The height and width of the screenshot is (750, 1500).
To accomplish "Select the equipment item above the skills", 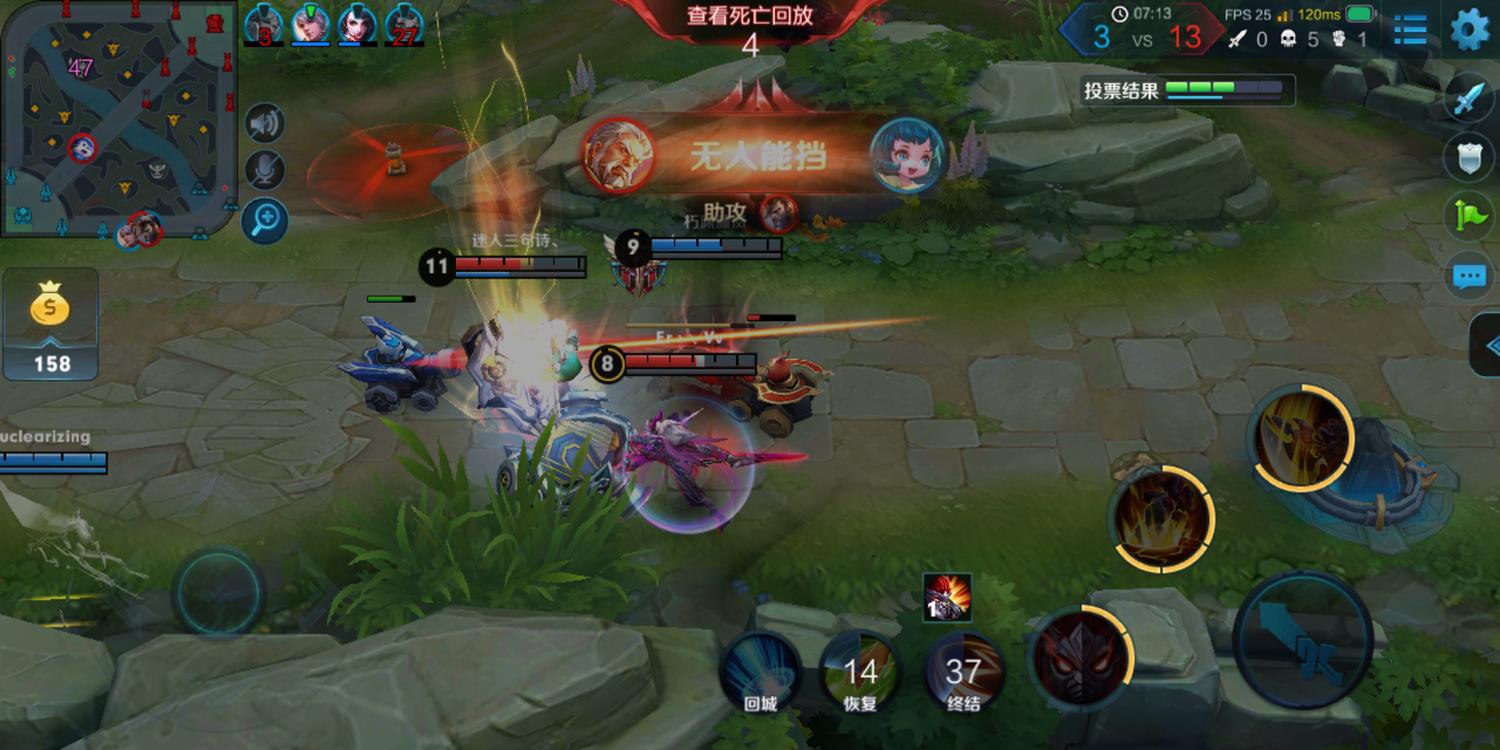I will 947,597.
